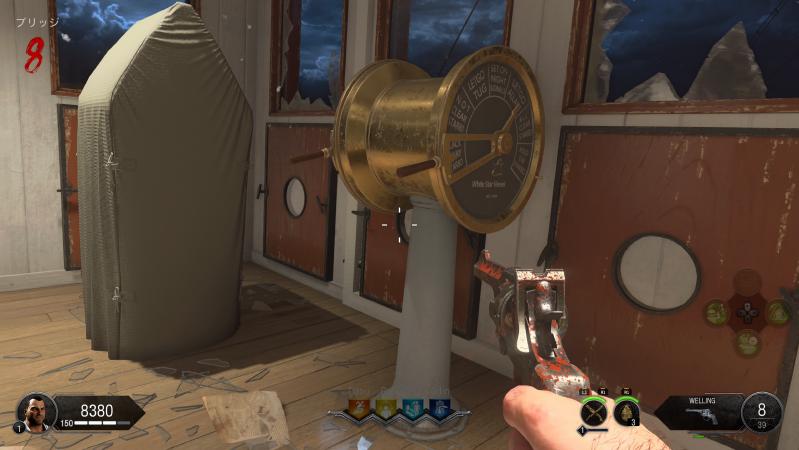Select the yellow perk icon
The image size is (799, 450).
click(386, 407)
